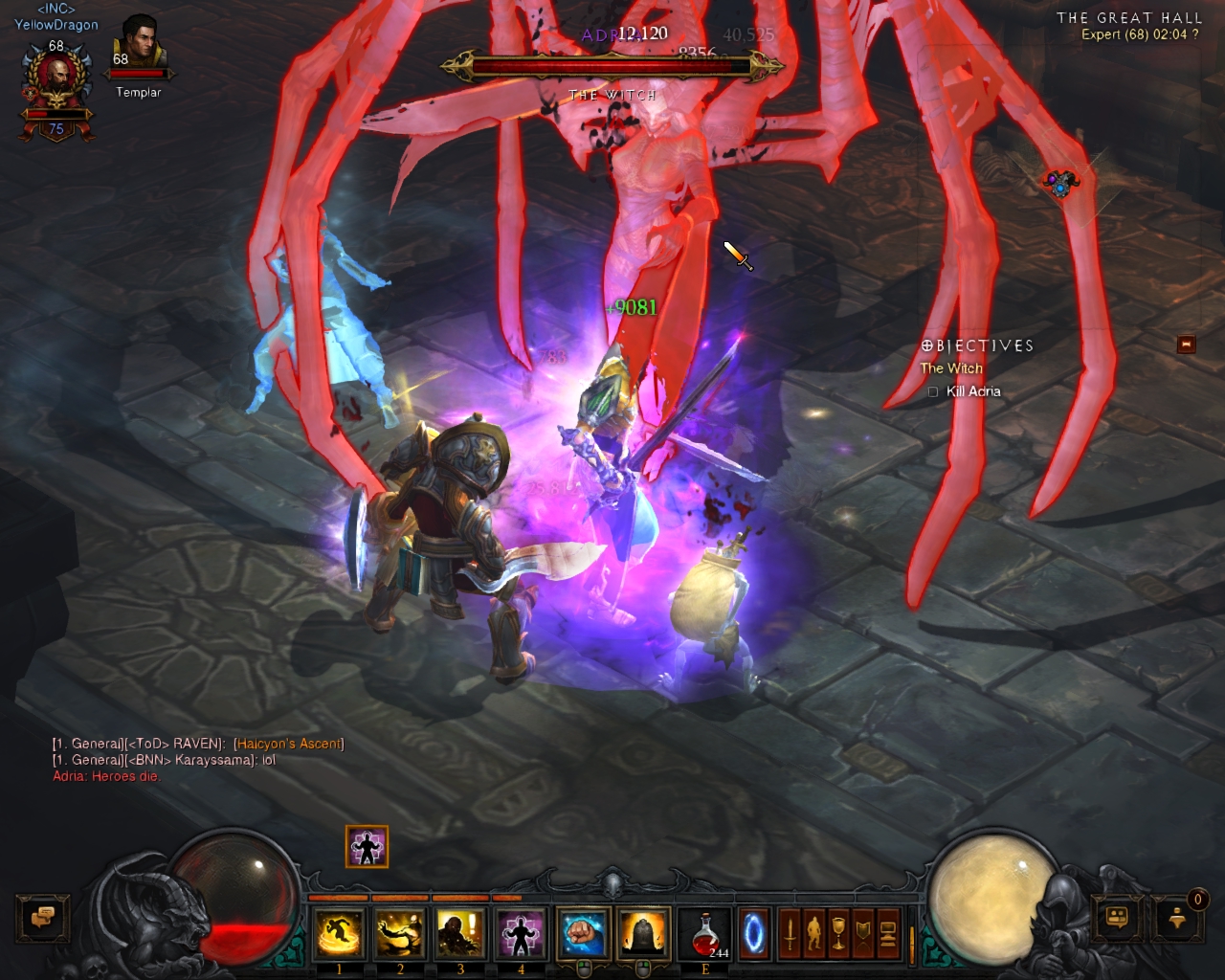The image size is (1225, 980).
Task: Open the character figure menu button
Action: pyautogui.click(x=813, y=933)
